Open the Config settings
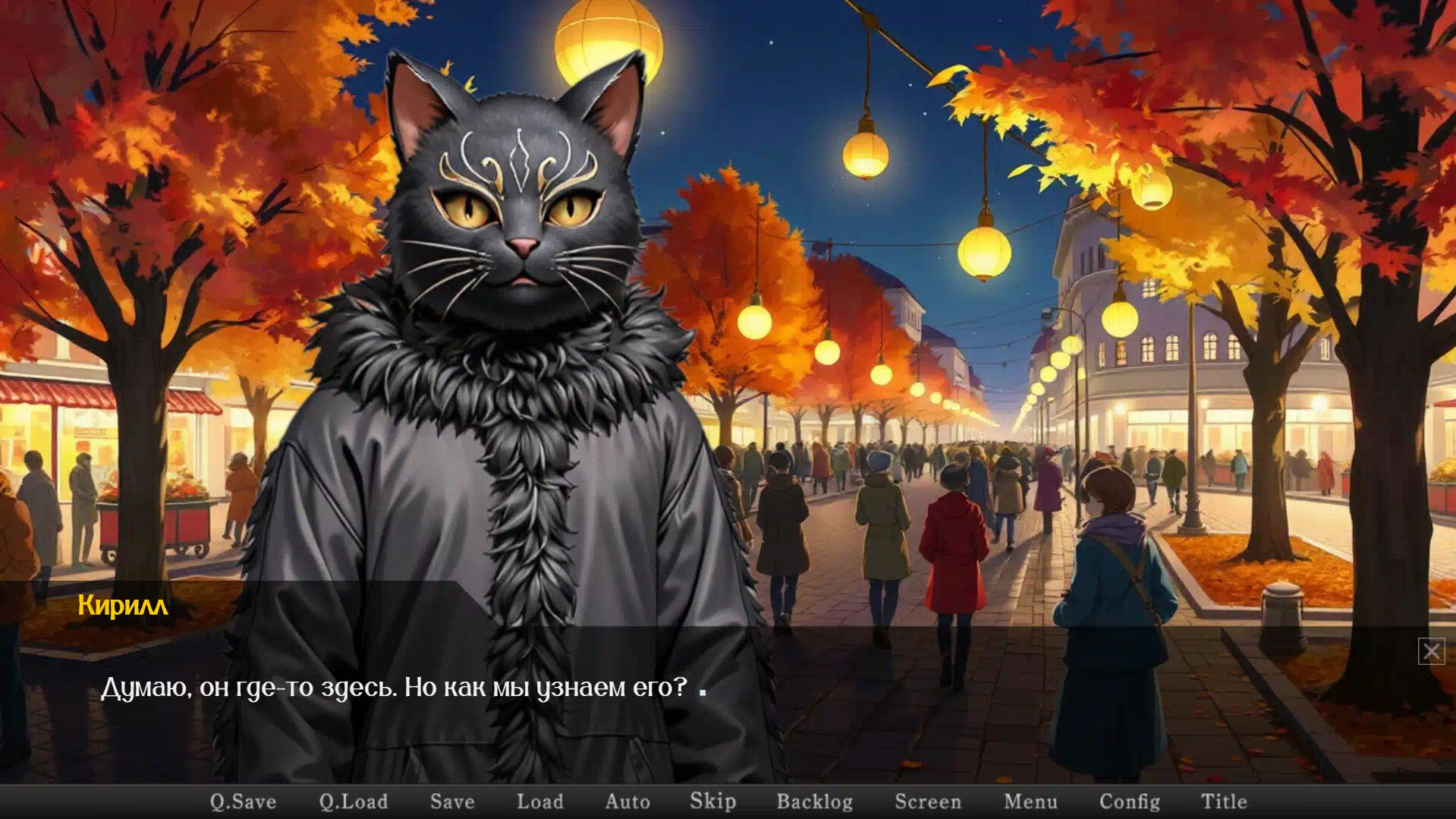 click(1129, 802)
